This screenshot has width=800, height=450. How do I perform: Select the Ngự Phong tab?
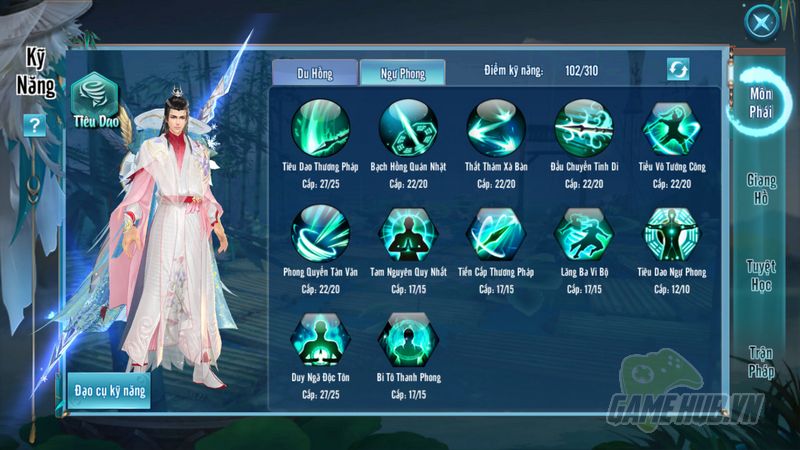(402, 73)
